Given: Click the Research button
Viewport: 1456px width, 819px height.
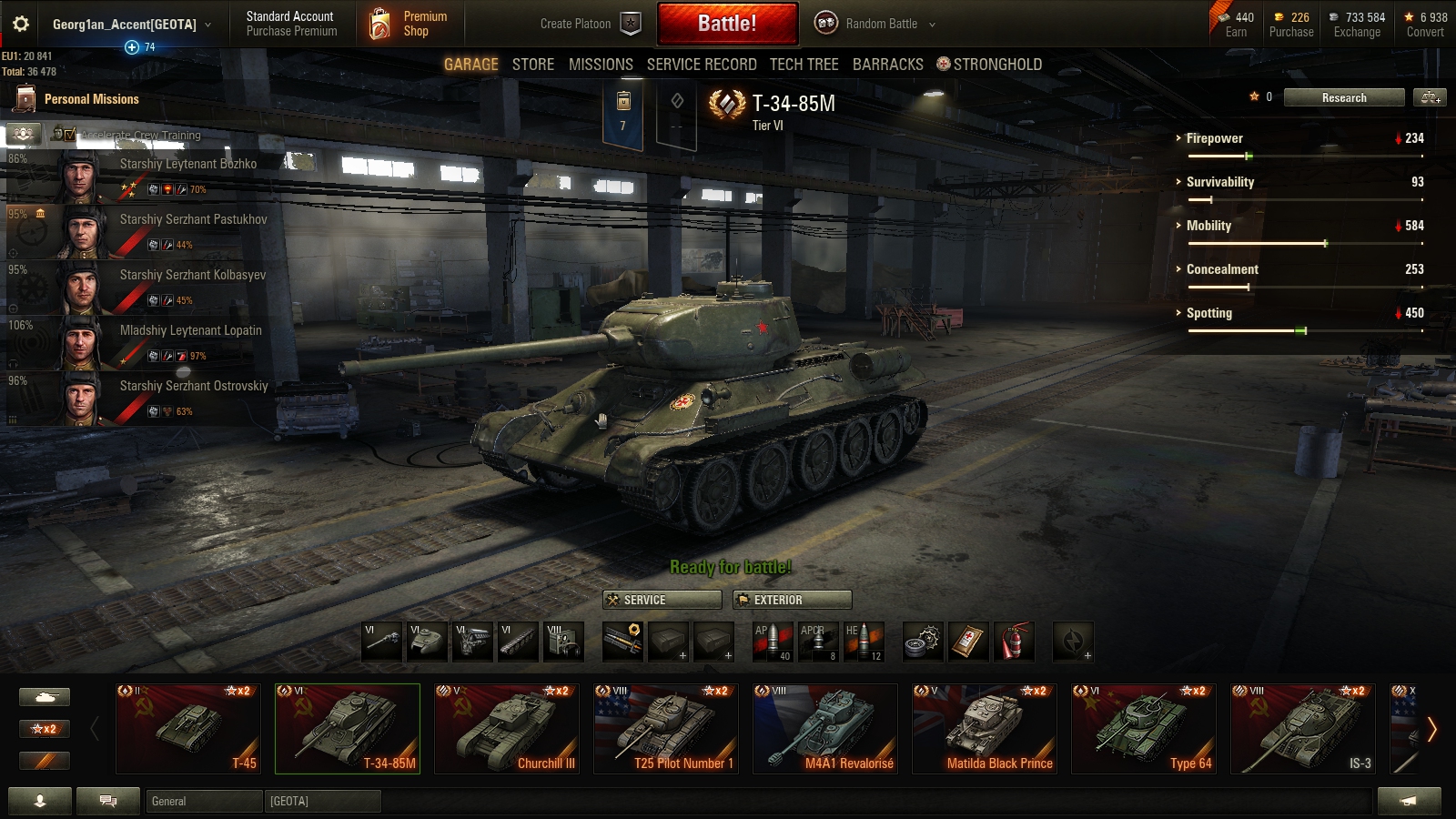Looking at the screenshot, I should (1343, 97).
